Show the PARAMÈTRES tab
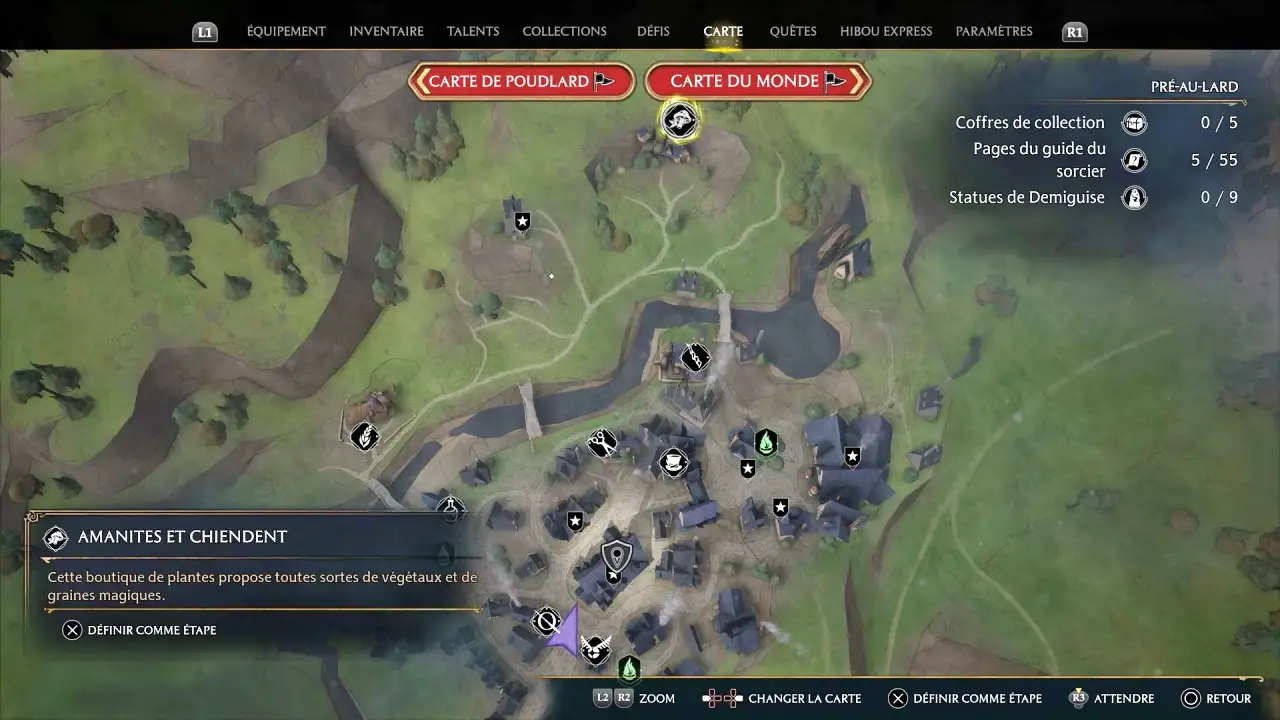The image size is (1280, 720). [x=994, y=31]
